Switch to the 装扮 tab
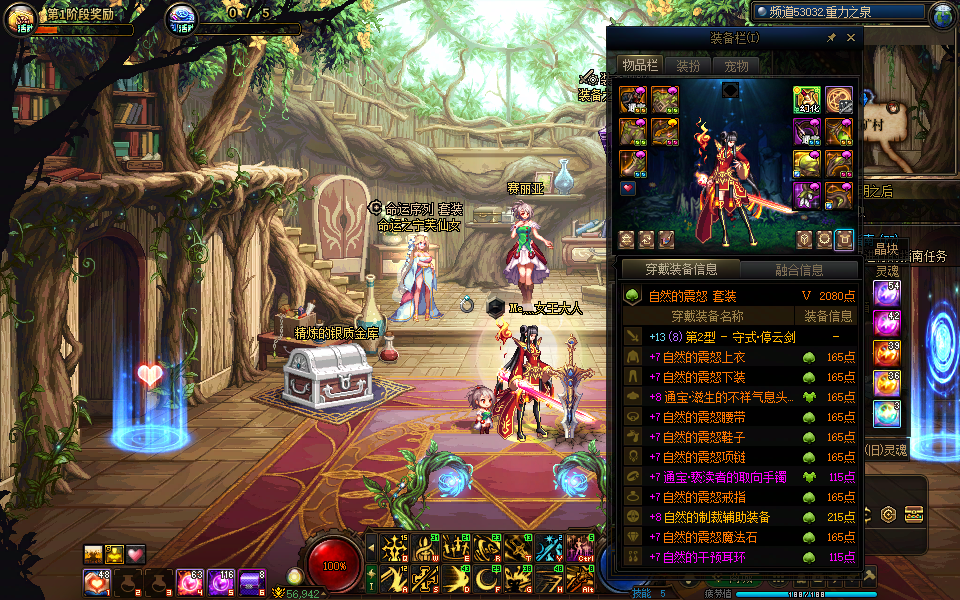960x600 pixels. 688,65
